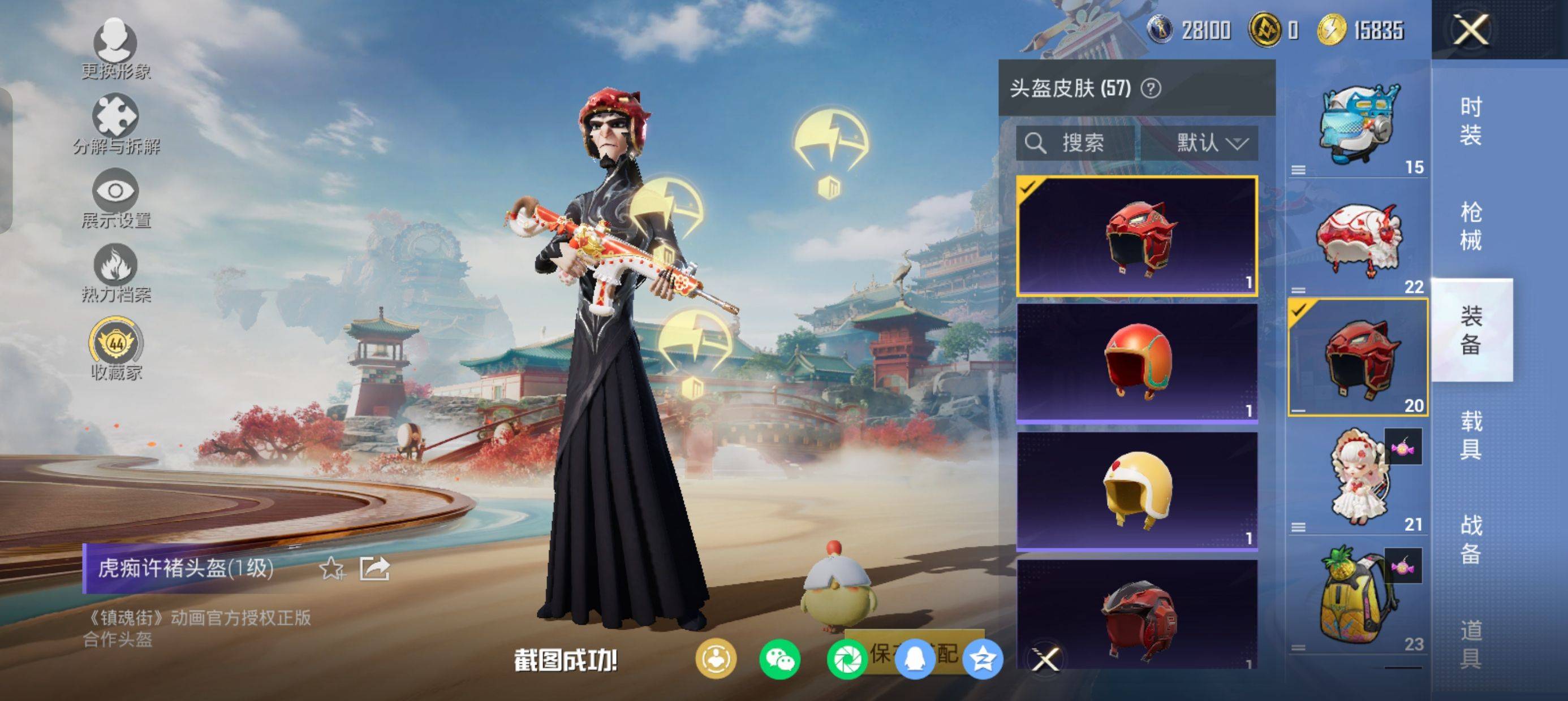
Task: Open the 默认 sort dropdown
Action: click(x=1211, y=143)
